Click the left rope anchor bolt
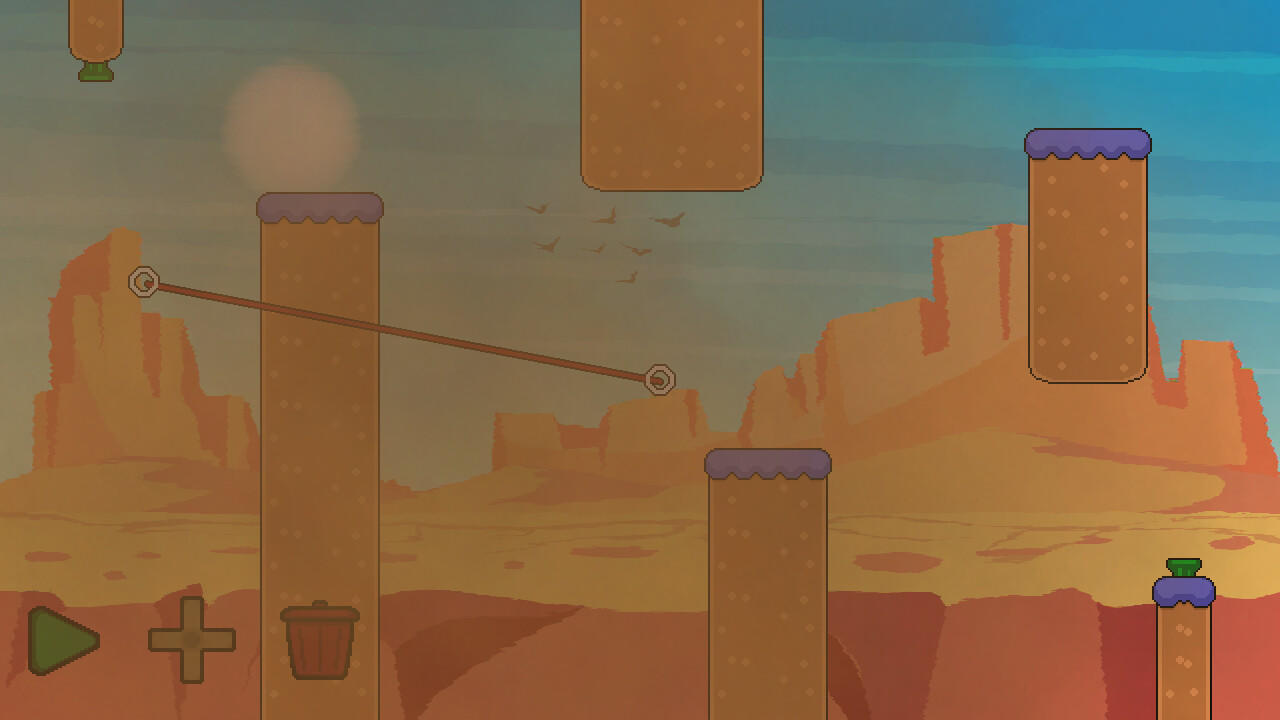The height and width of the screenshot is (720, 1280). pyautogui.click(x=144, y=283)
